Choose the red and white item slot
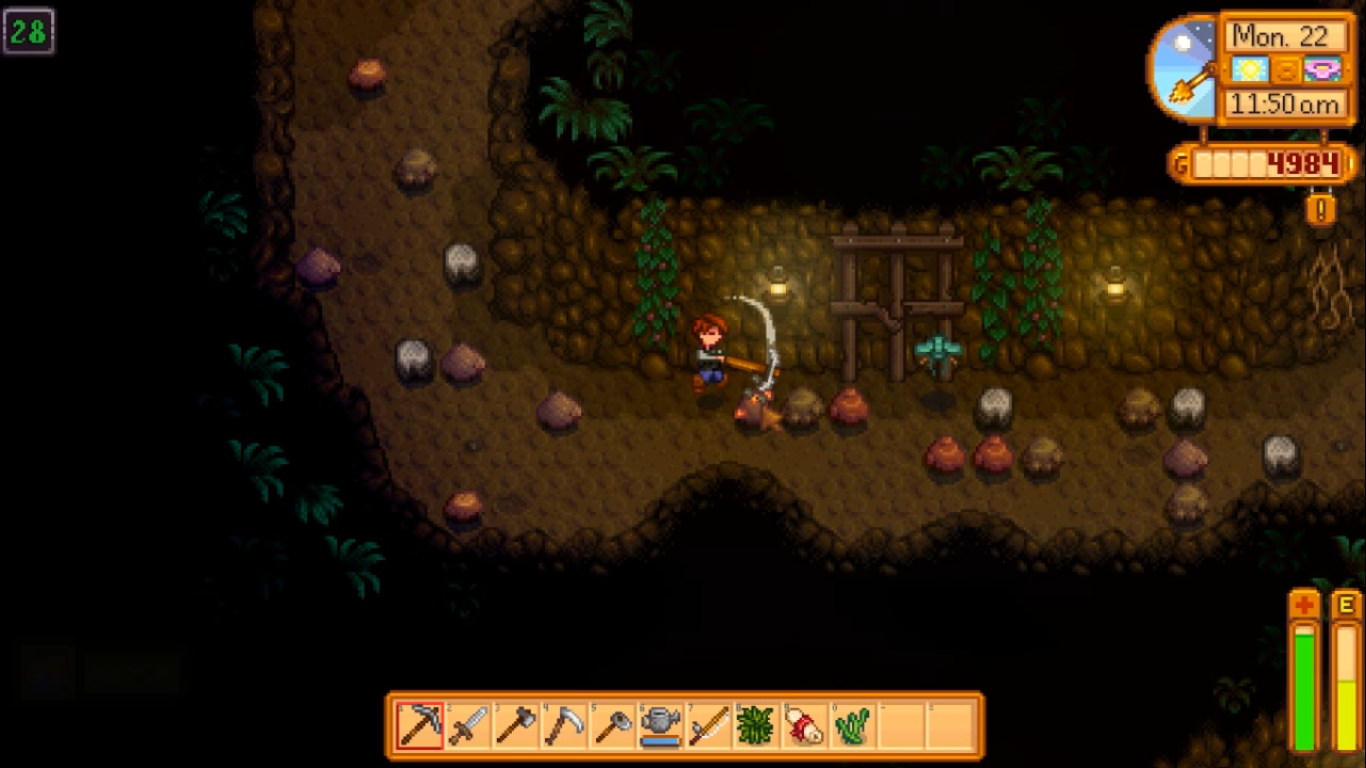The image size is (1366, 768). (804, 725)
